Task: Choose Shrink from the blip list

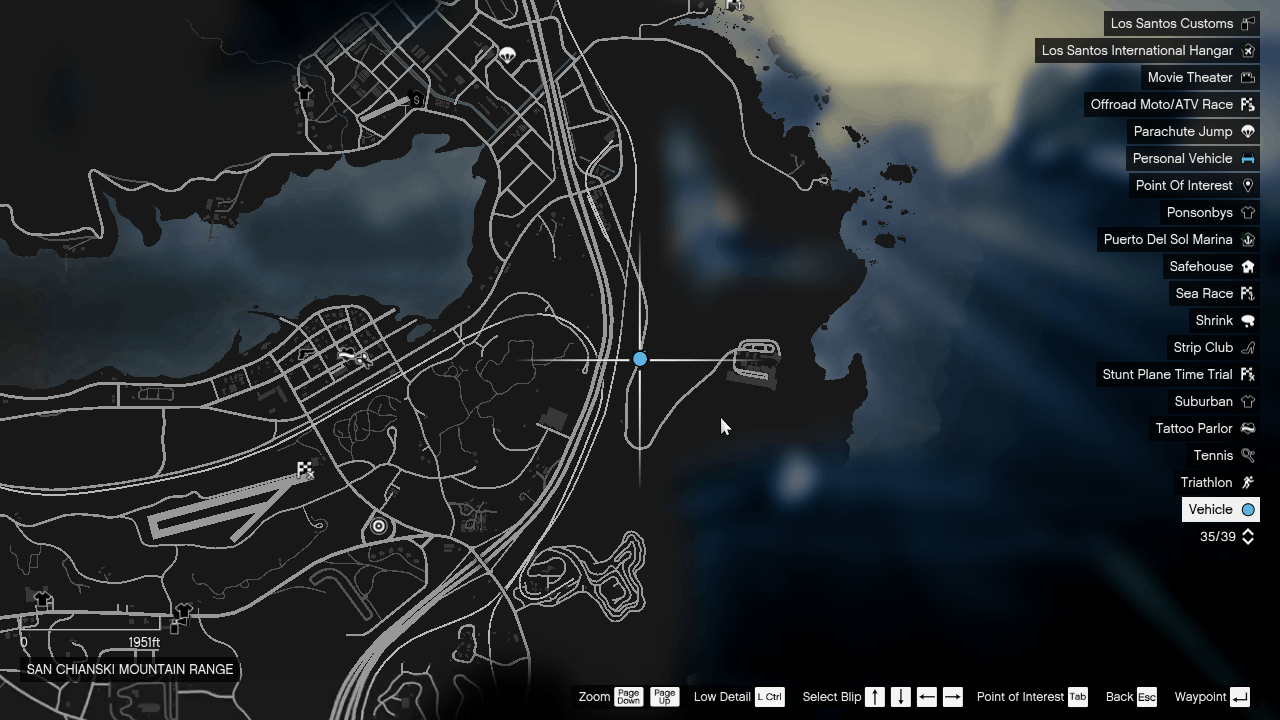Action: 1214,320
